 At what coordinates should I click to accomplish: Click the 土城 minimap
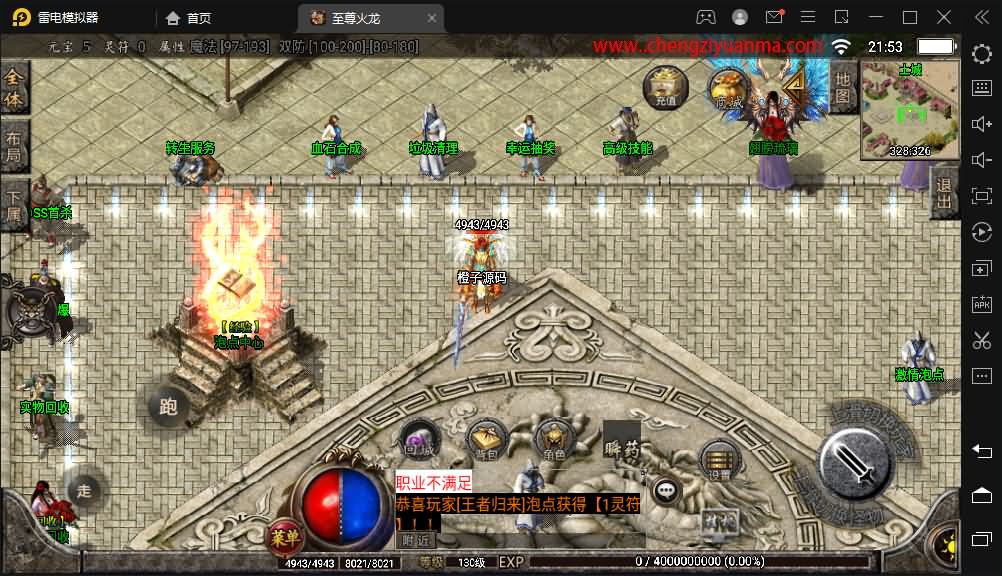(x=909, y=110)
